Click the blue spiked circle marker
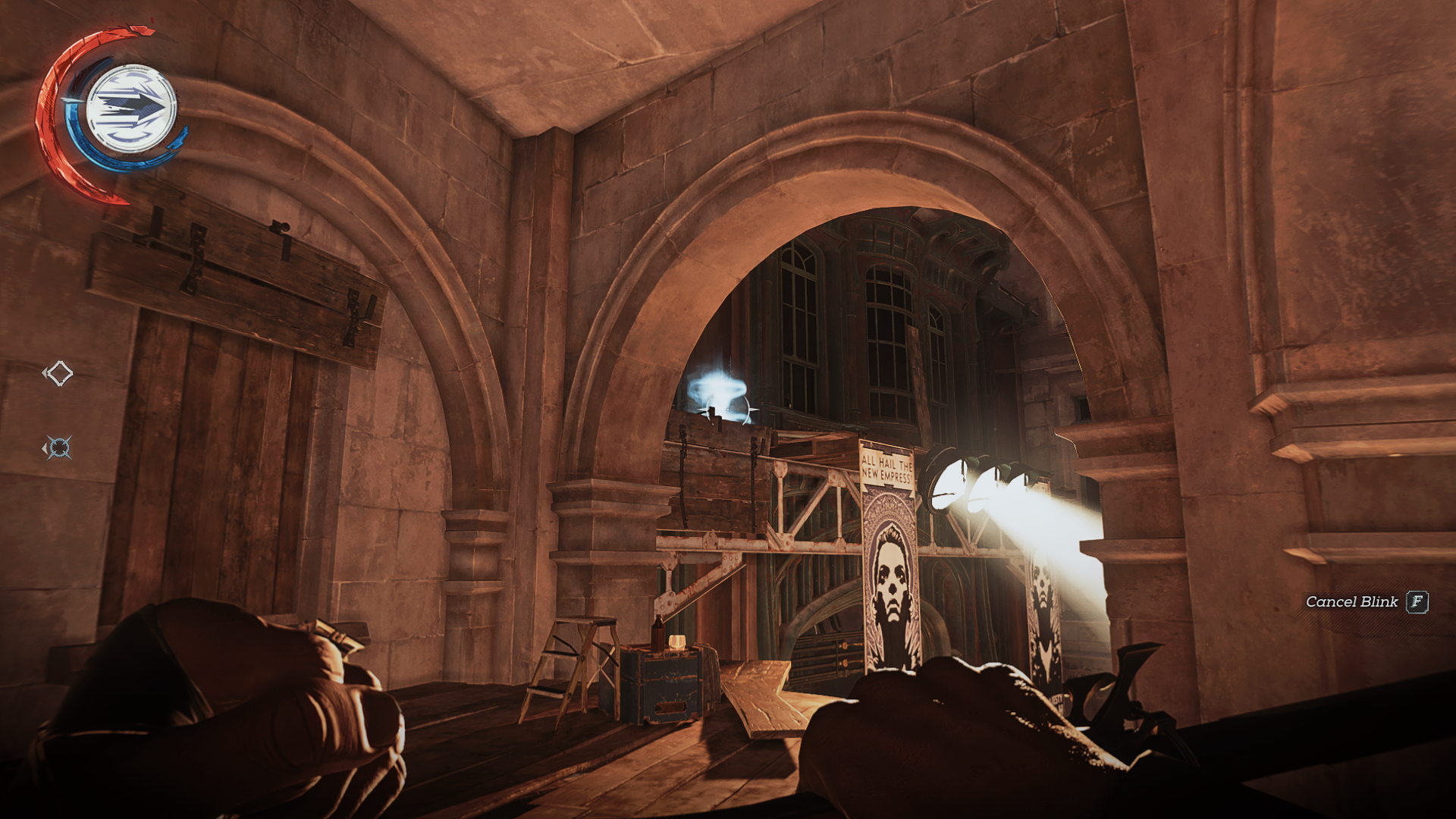The image size is (1456, 819). (x=59, y=447)
